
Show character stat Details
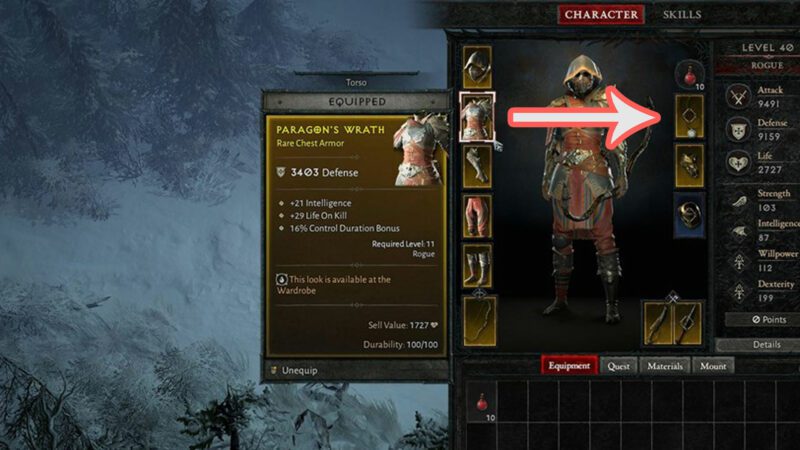pos(766,344)
